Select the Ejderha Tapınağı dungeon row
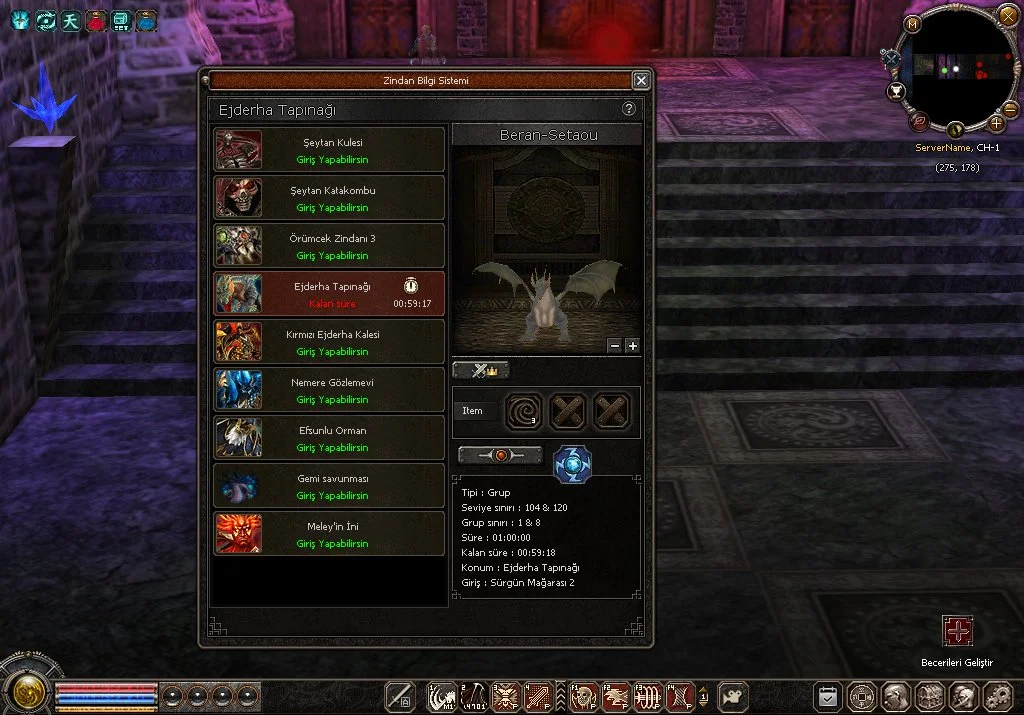 click(329, 294)
